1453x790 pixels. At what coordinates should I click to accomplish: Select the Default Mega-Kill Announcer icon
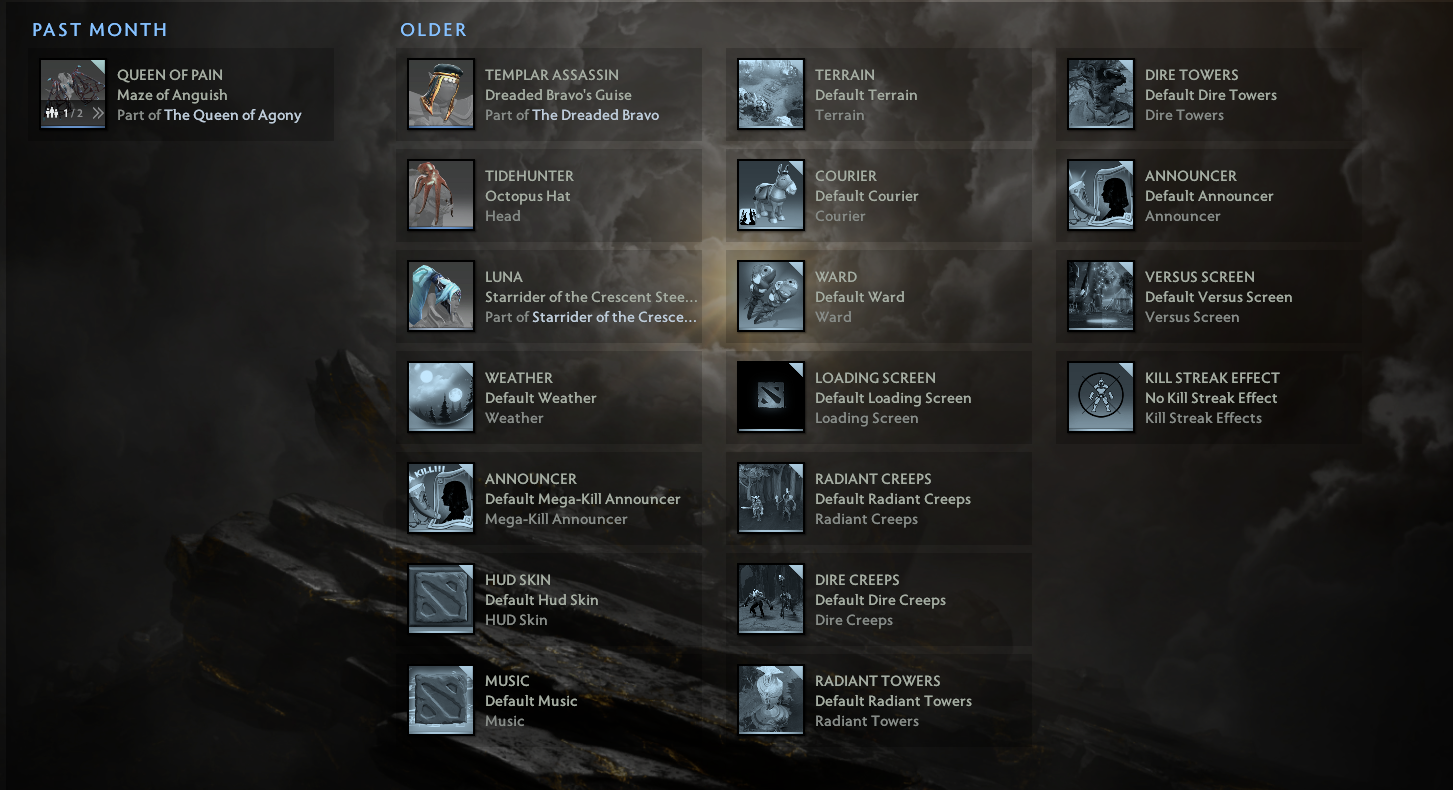click(x=440, y=498)
